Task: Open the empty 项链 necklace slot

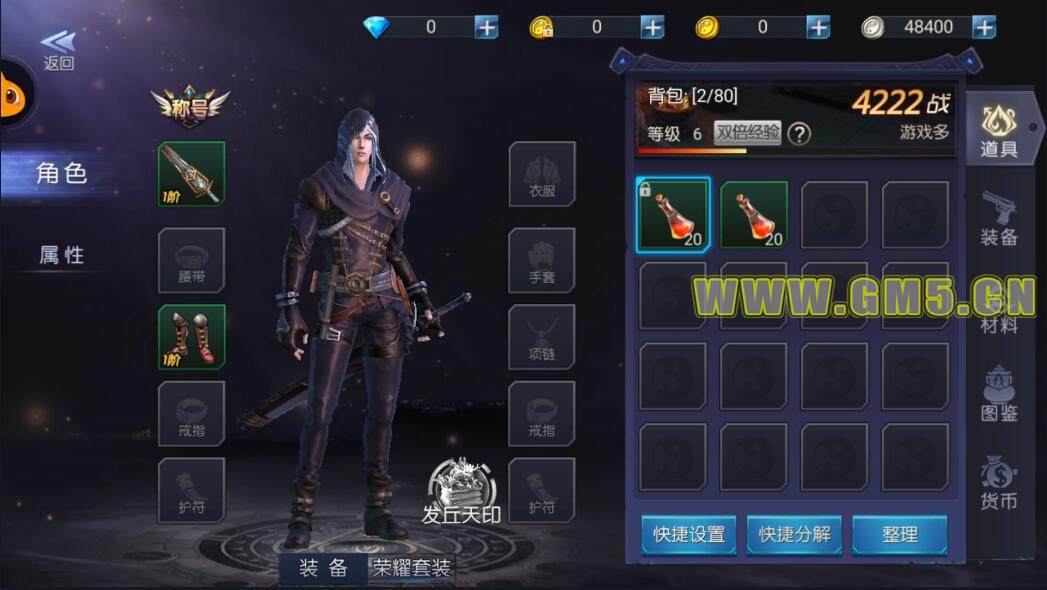Action: [x=541, y=337]
